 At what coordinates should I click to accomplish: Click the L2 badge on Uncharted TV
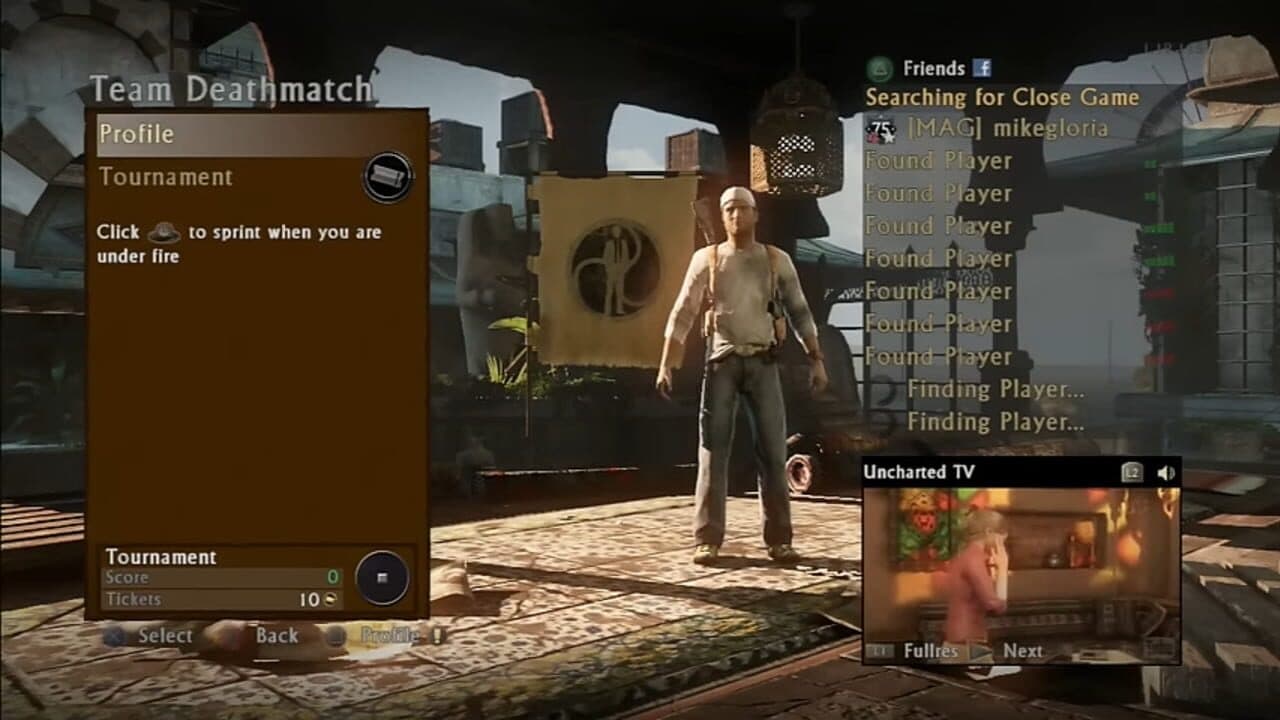(1130, 472)
